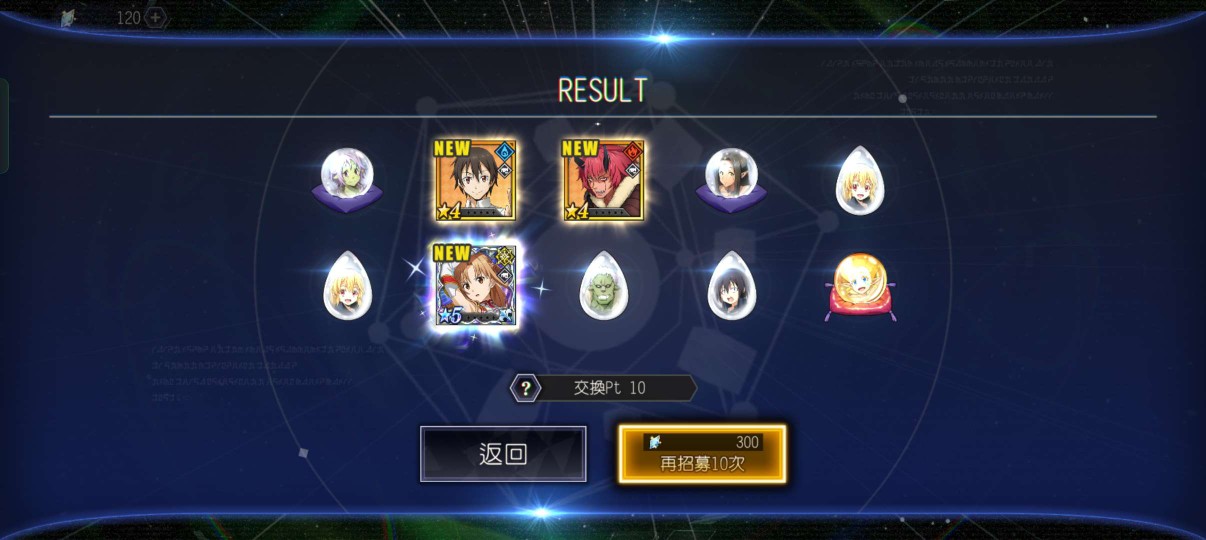Recruit 10 more times for 300
This screenshot has width=1206, height=540.
(702, 454)
